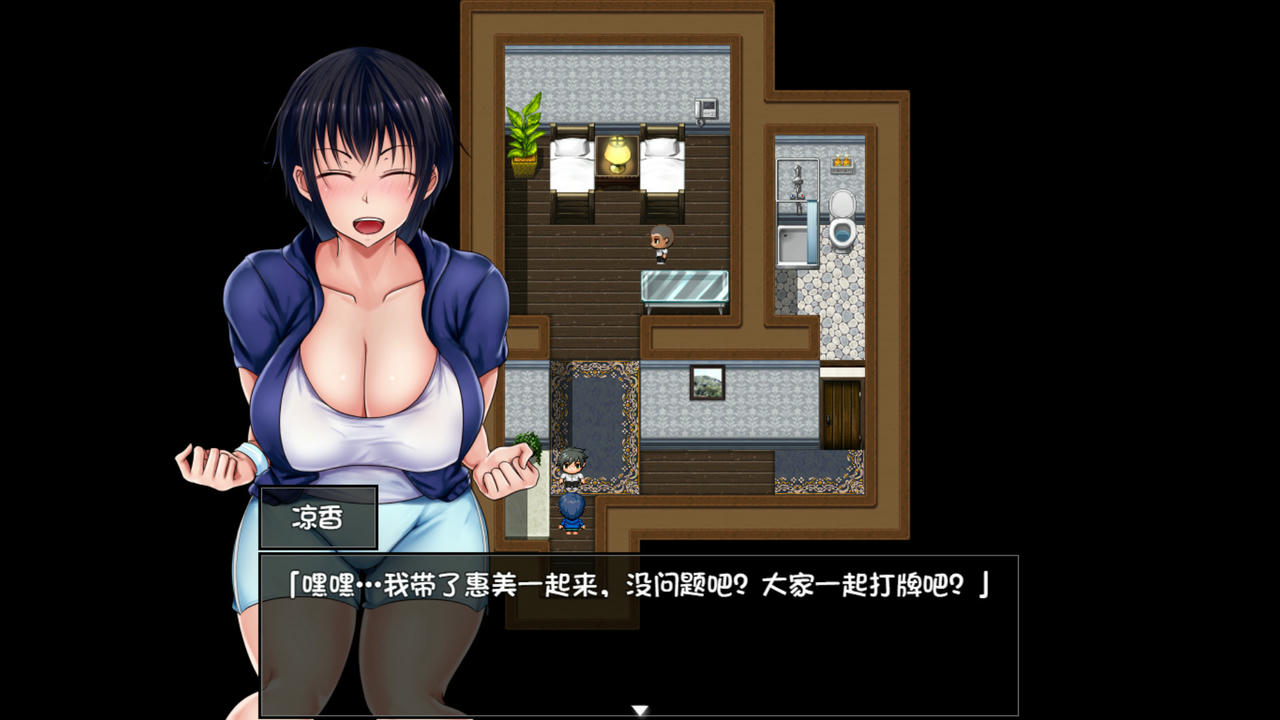1280x720 pixels.
Task: Click the advance-dialogue arrow below the text box
Action: click(638, 707)
